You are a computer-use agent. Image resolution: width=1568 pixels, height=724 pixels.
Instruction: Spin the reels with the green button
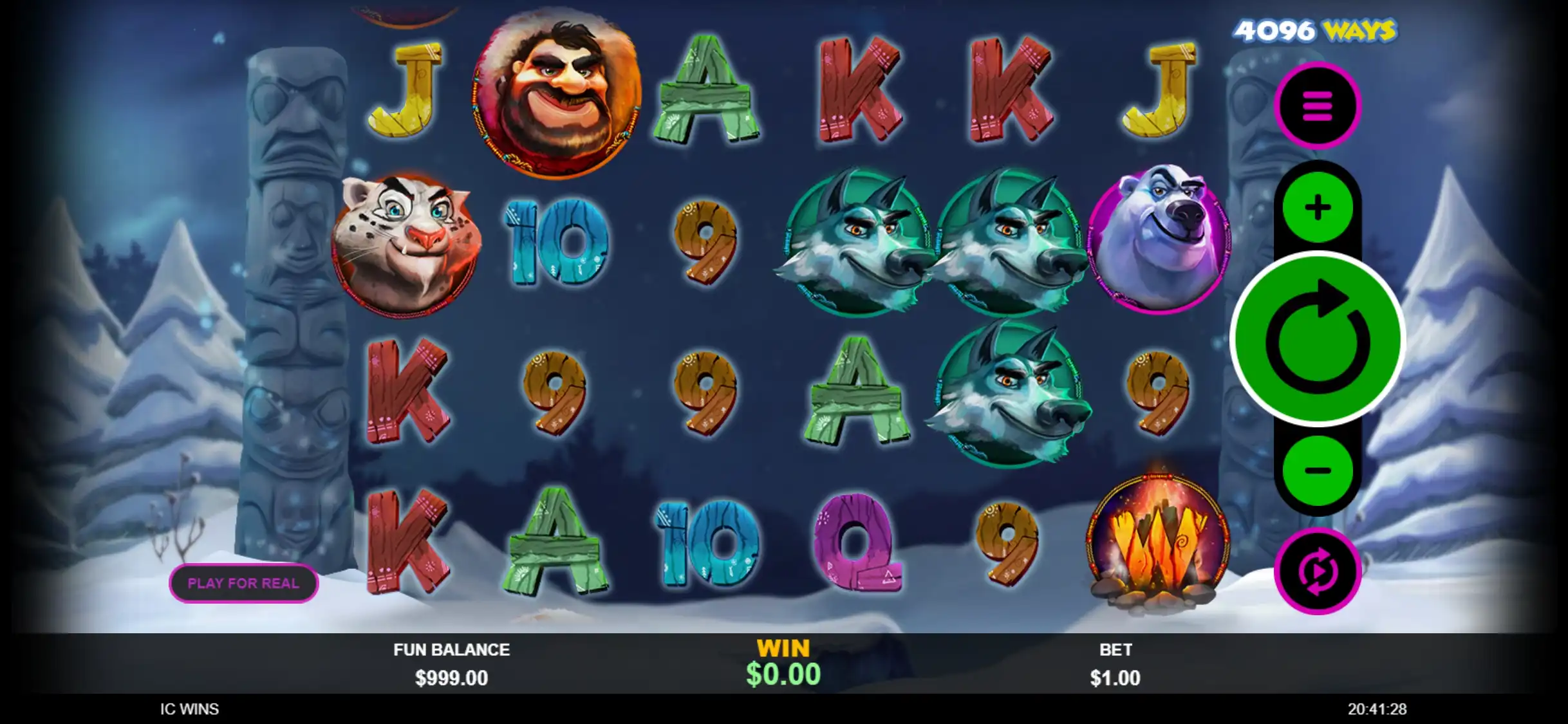[x=1318, y=339]
